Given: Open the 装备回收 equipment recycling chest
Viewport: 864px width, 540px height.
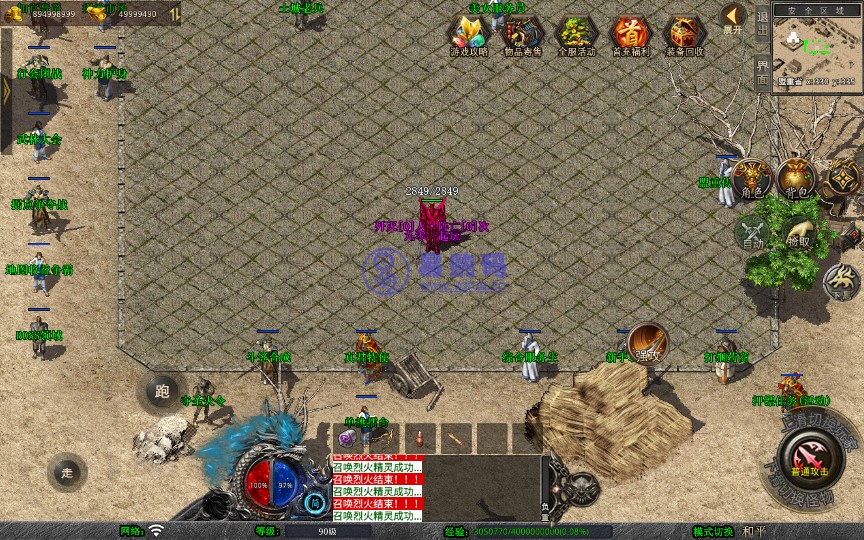Looking at the screenshot, I should [684, 34].
